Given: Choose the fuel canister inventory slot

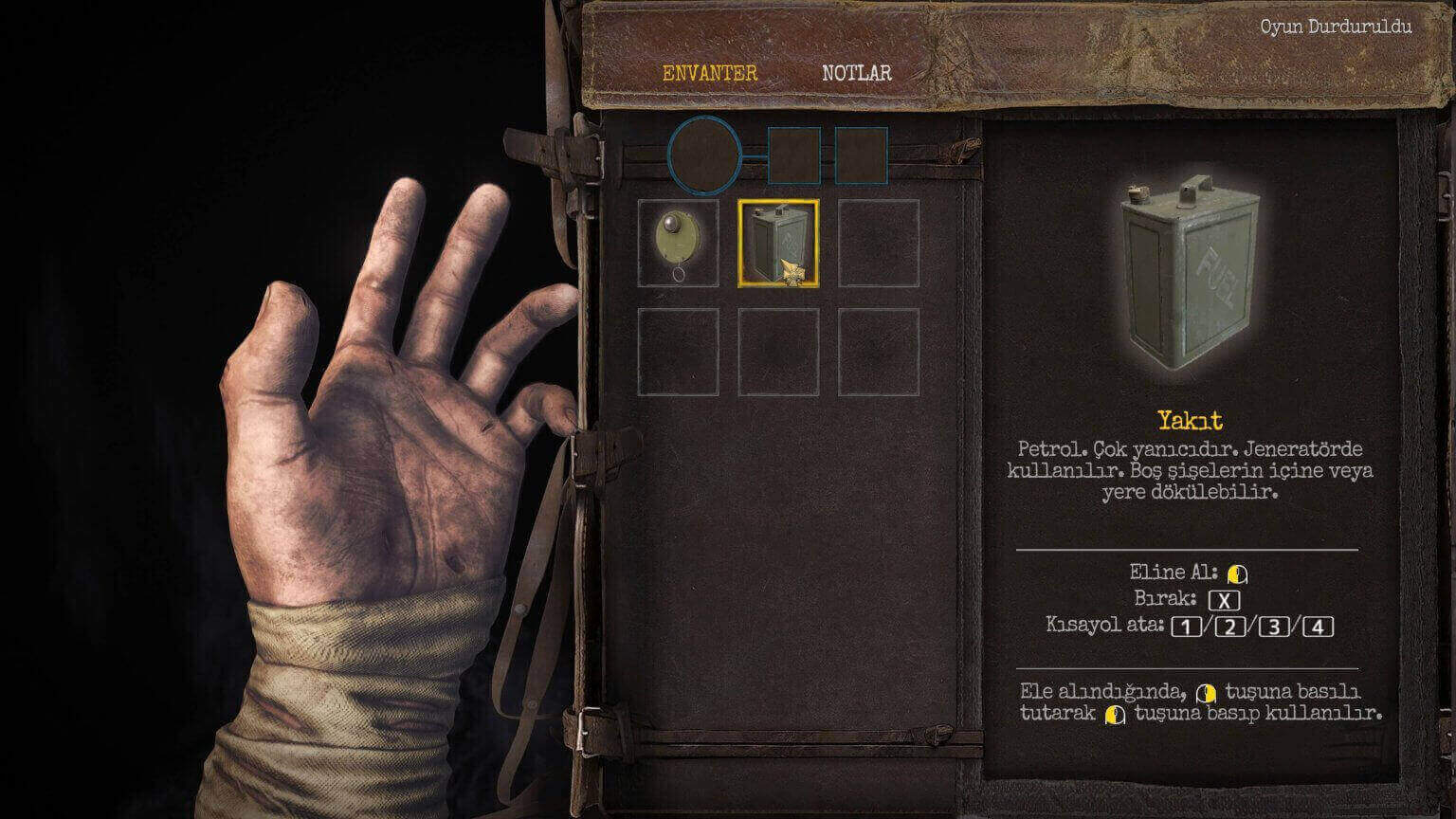Looking at the screenshot, I should [x=778, y=243].
